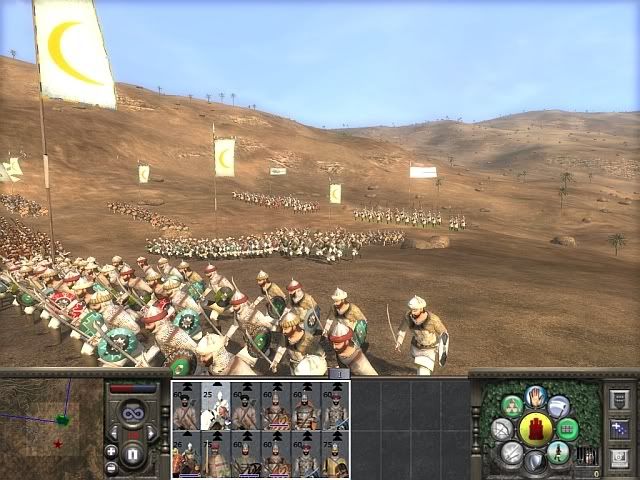
Task: Halt the unit with the open-hand button
Action: (537, 397)
